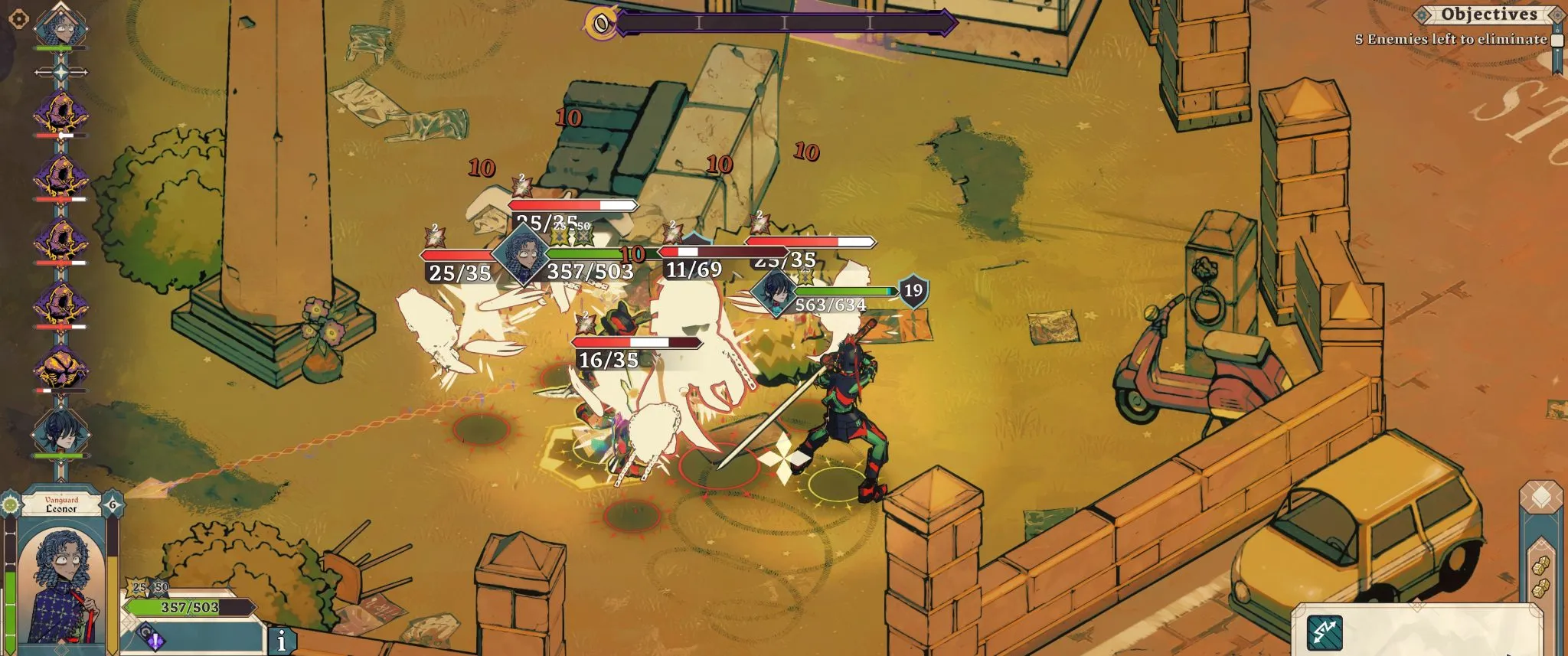Image resolution: width=1568 pixels, height=656 pixels.
Task: Open settings via the gear icon
Action: 18,19
